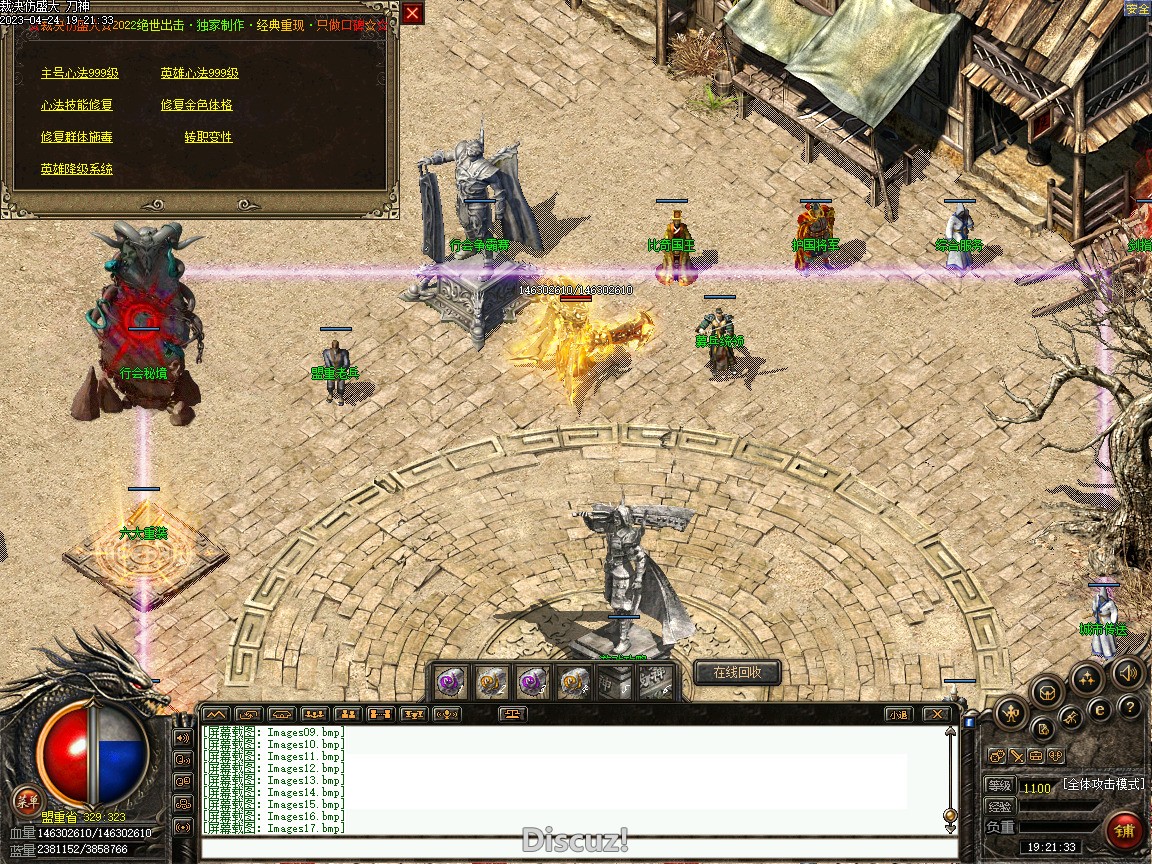Select 修复金色体格 in the dialog
The height and width of the screenshot is (864, 1152).
(x=197, y=105)
